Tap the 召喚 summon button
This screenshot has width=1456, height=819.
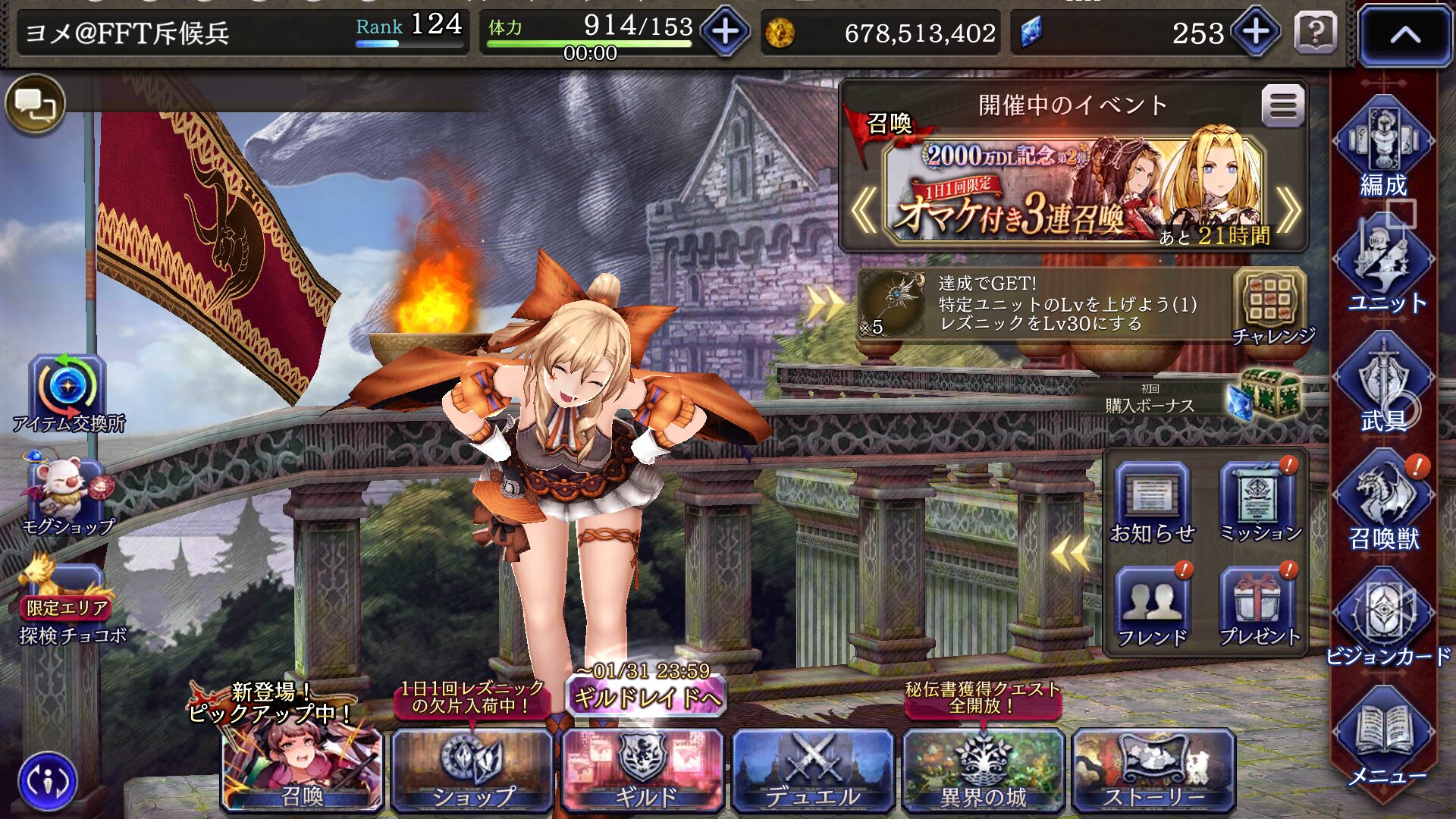303,769
